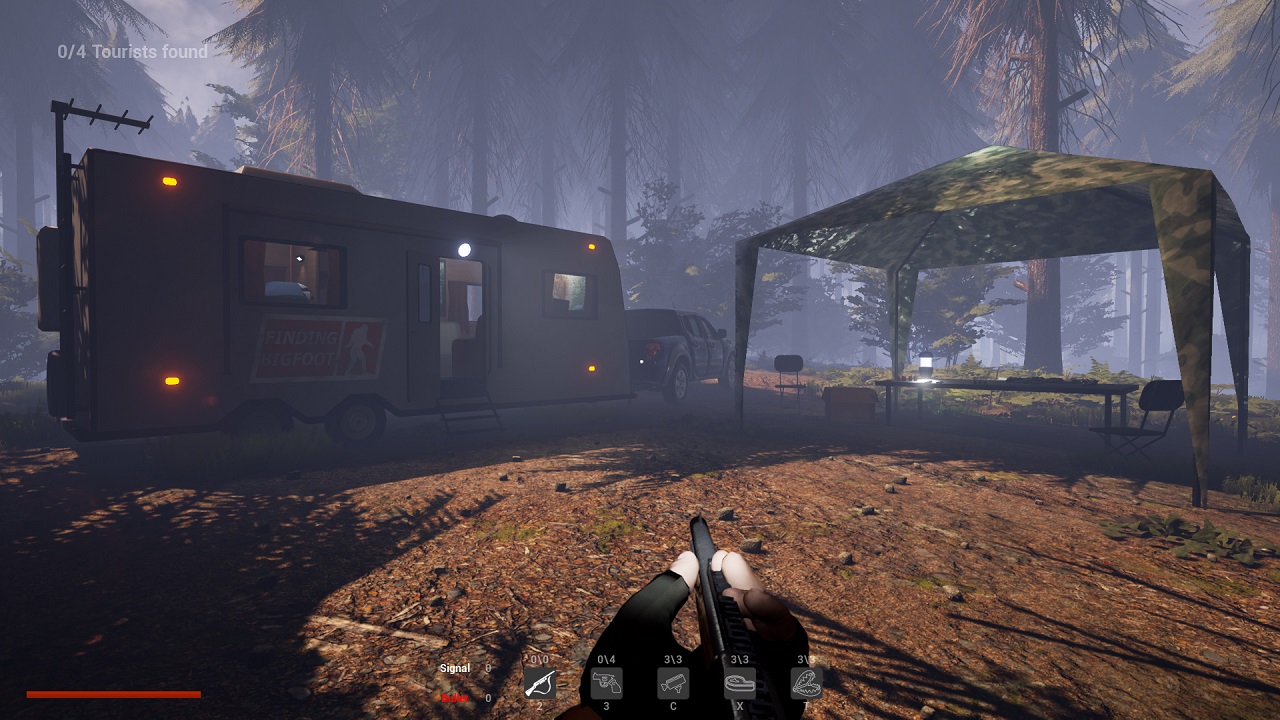Select the meat bait slot
This screenshot has height=720, width=1280.
click(x=740, y=683)
